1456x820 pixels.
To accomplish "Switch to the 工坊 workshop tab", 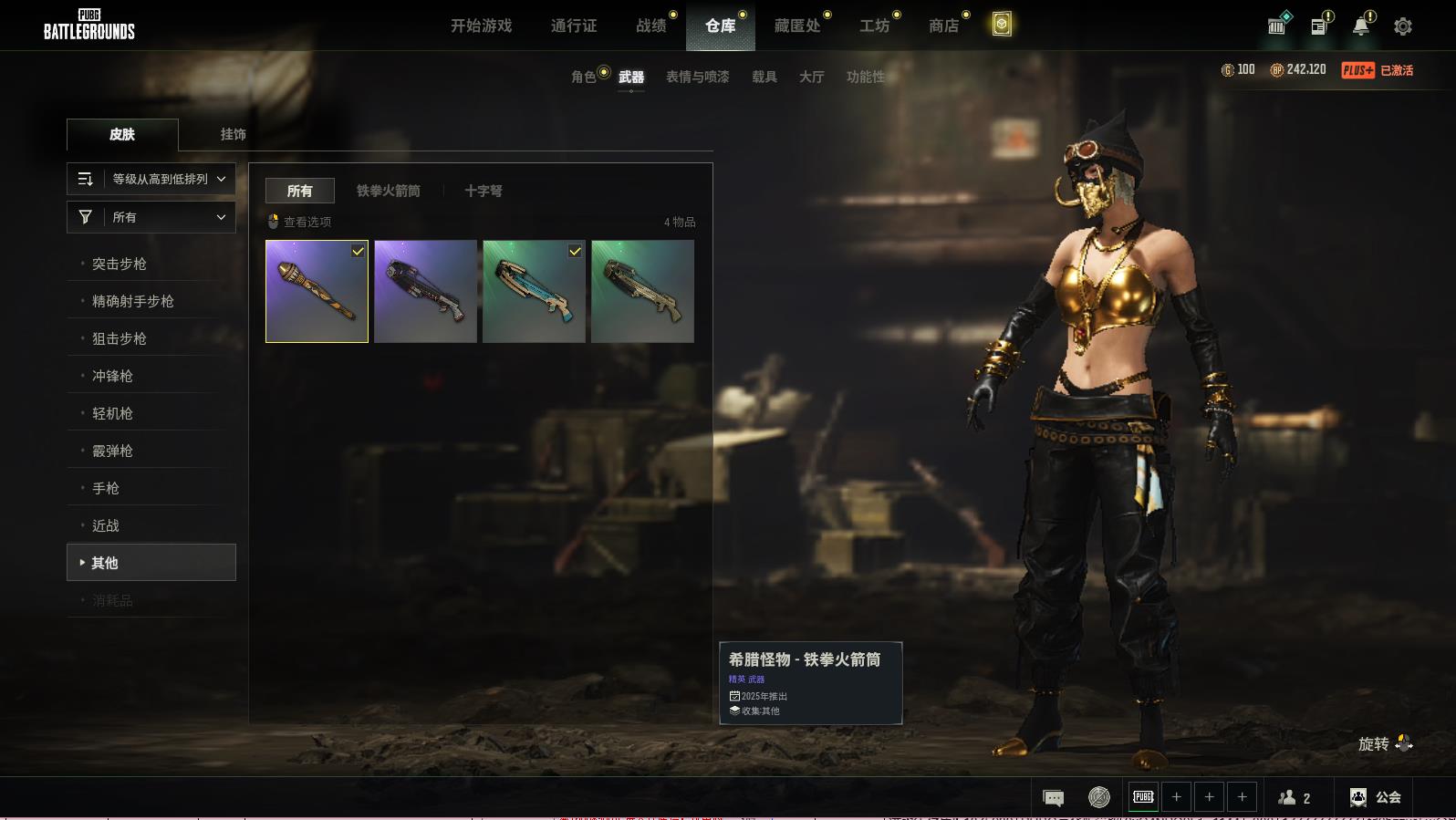I will coord(874,26).
